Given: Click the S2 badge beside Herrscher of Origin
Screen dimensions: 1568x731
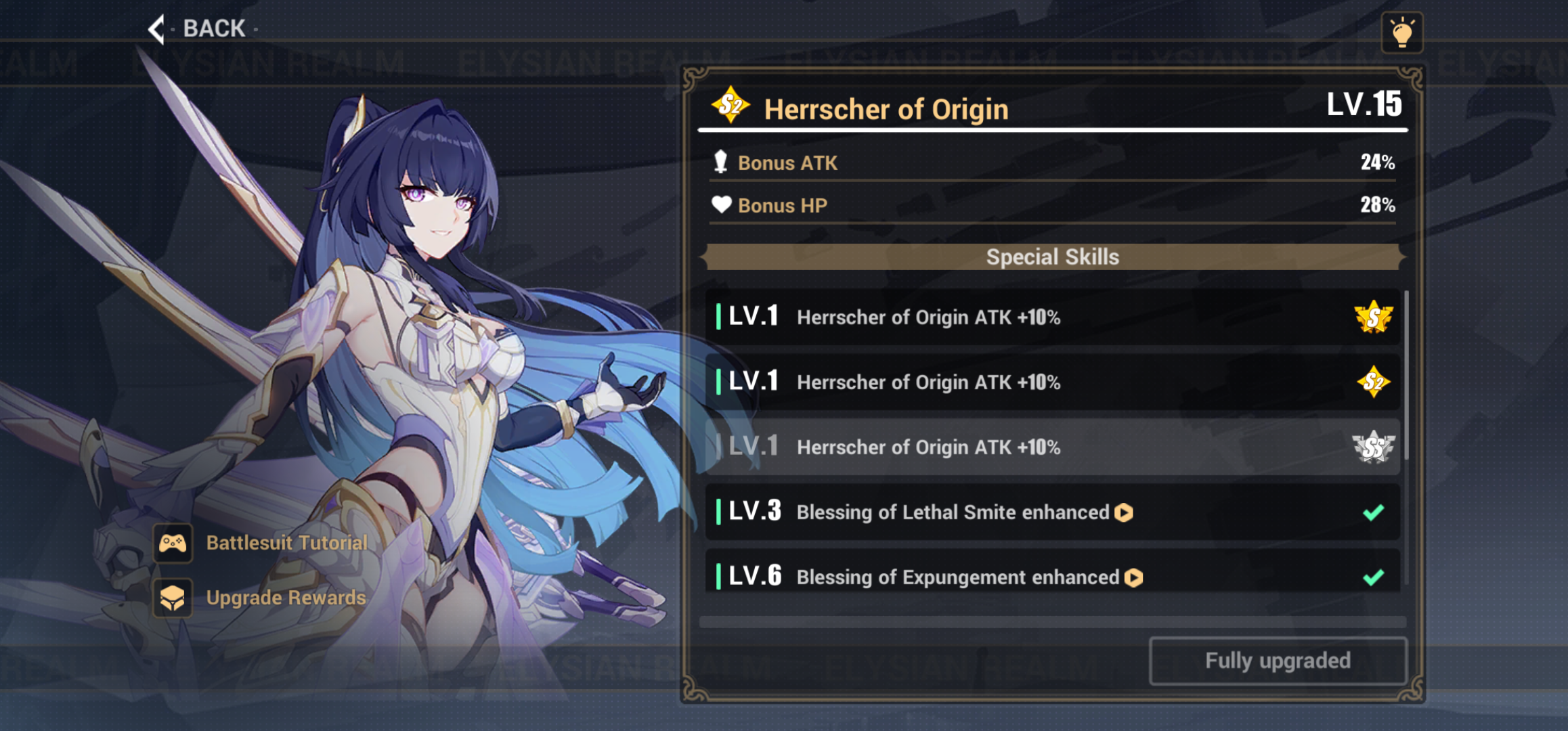Looking at the screenshot, I should point(730,106).
